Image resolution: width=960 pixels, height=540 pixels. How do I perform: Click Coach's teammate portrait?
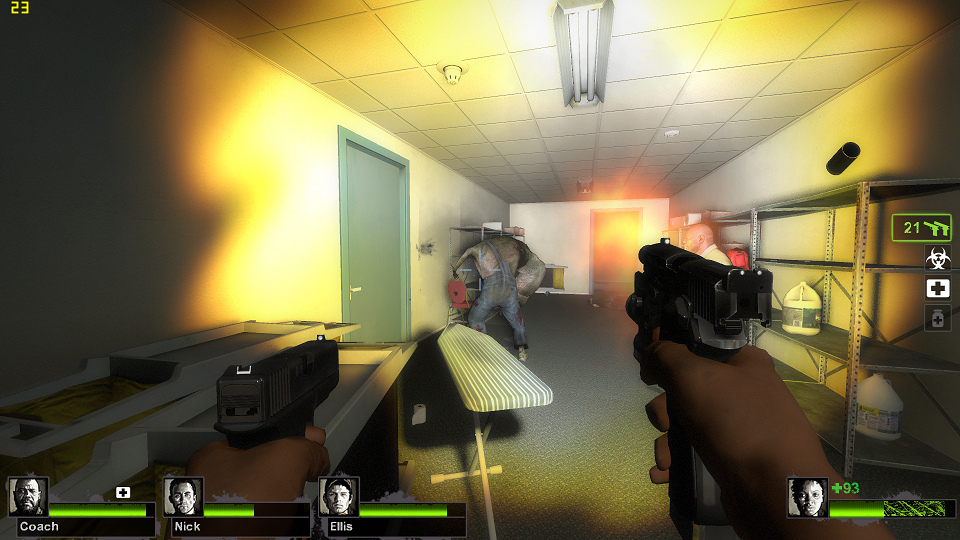pos(28,497)
